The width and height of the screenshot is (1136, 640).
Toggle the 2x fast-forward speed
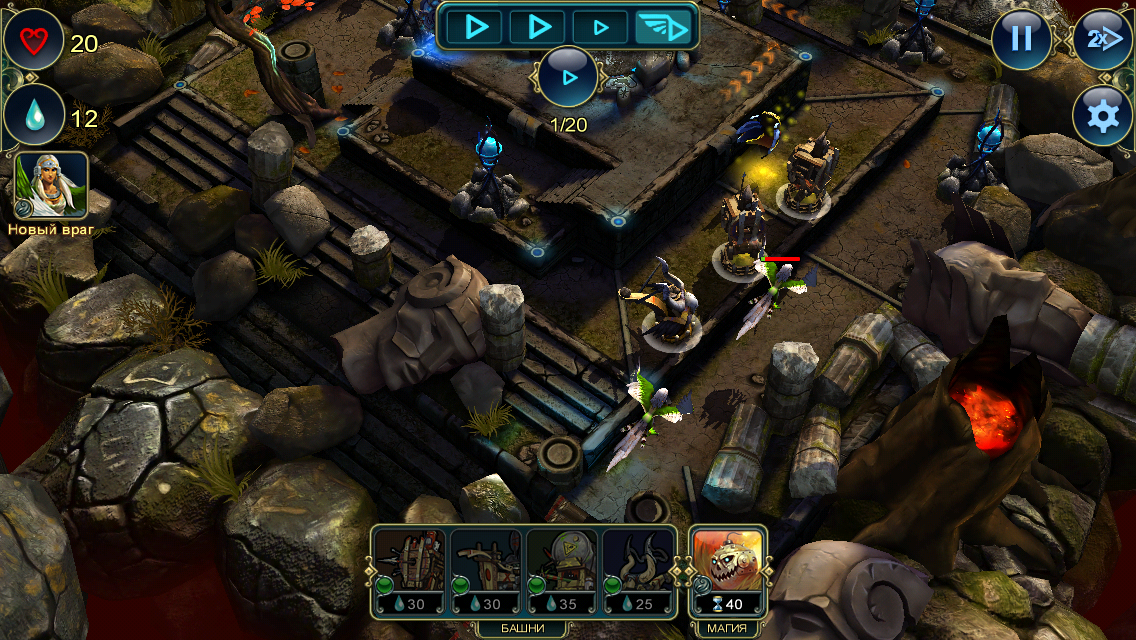(x=1102, y=39)
